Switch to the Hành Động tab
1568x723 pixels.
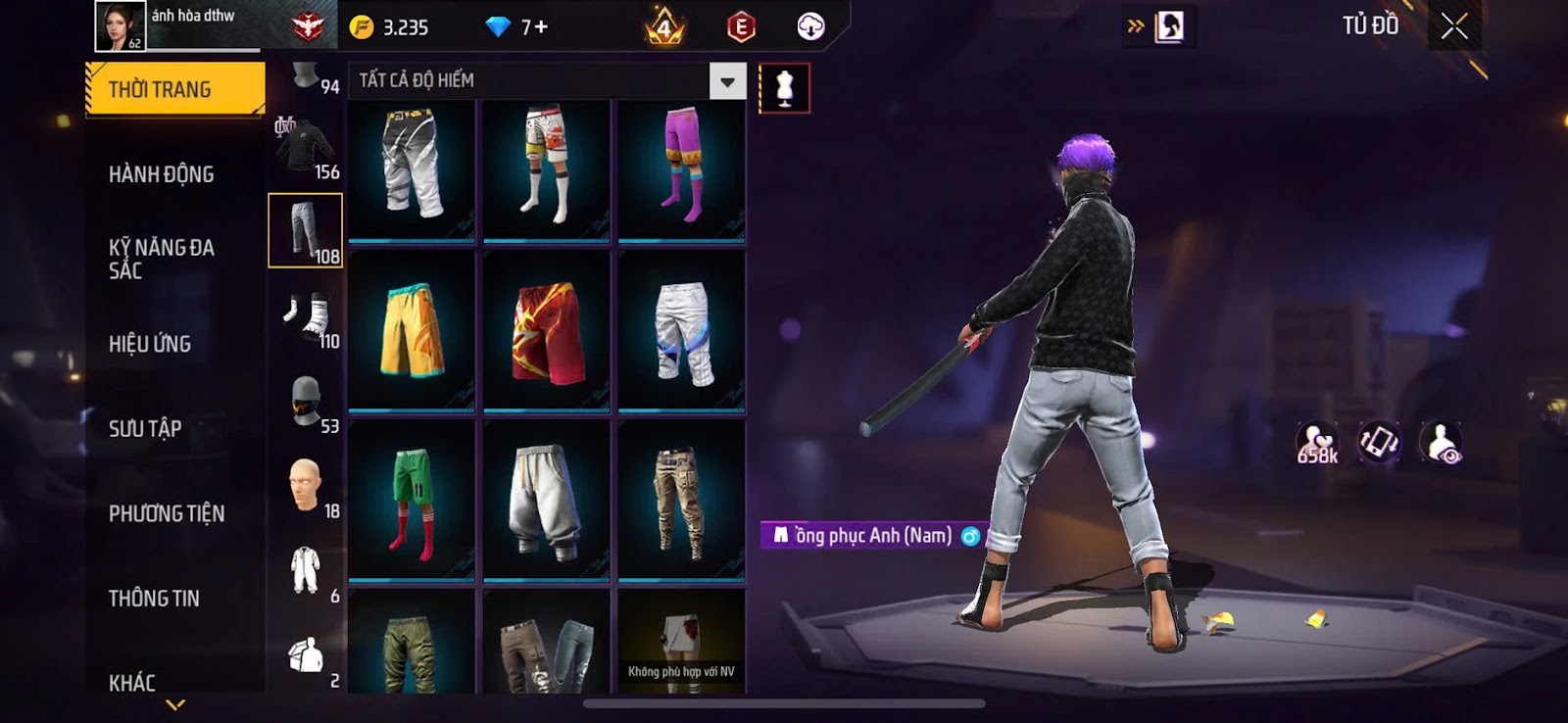point(162,174)
